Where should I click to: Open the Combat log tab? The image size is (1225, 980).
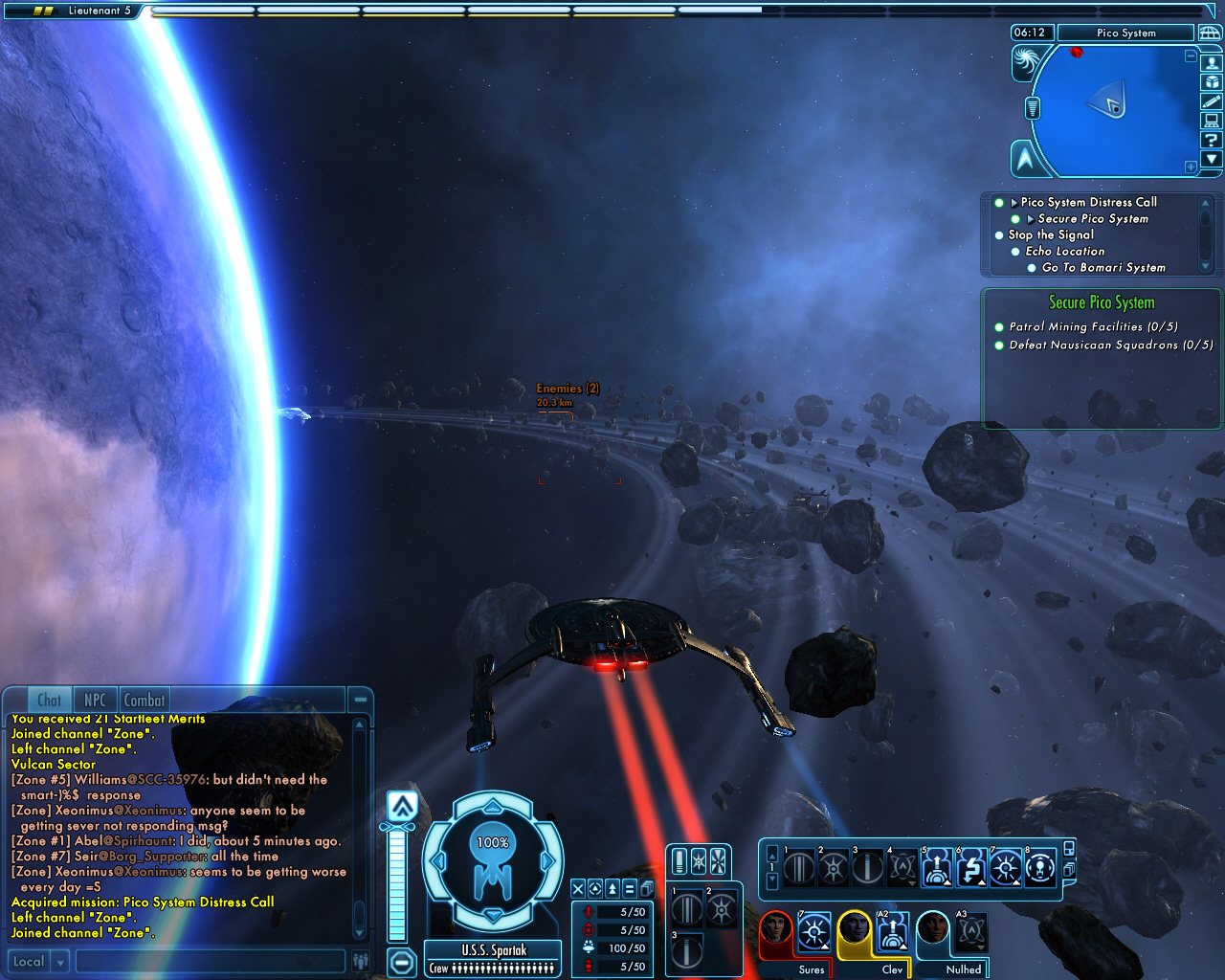tap(145, 701)
